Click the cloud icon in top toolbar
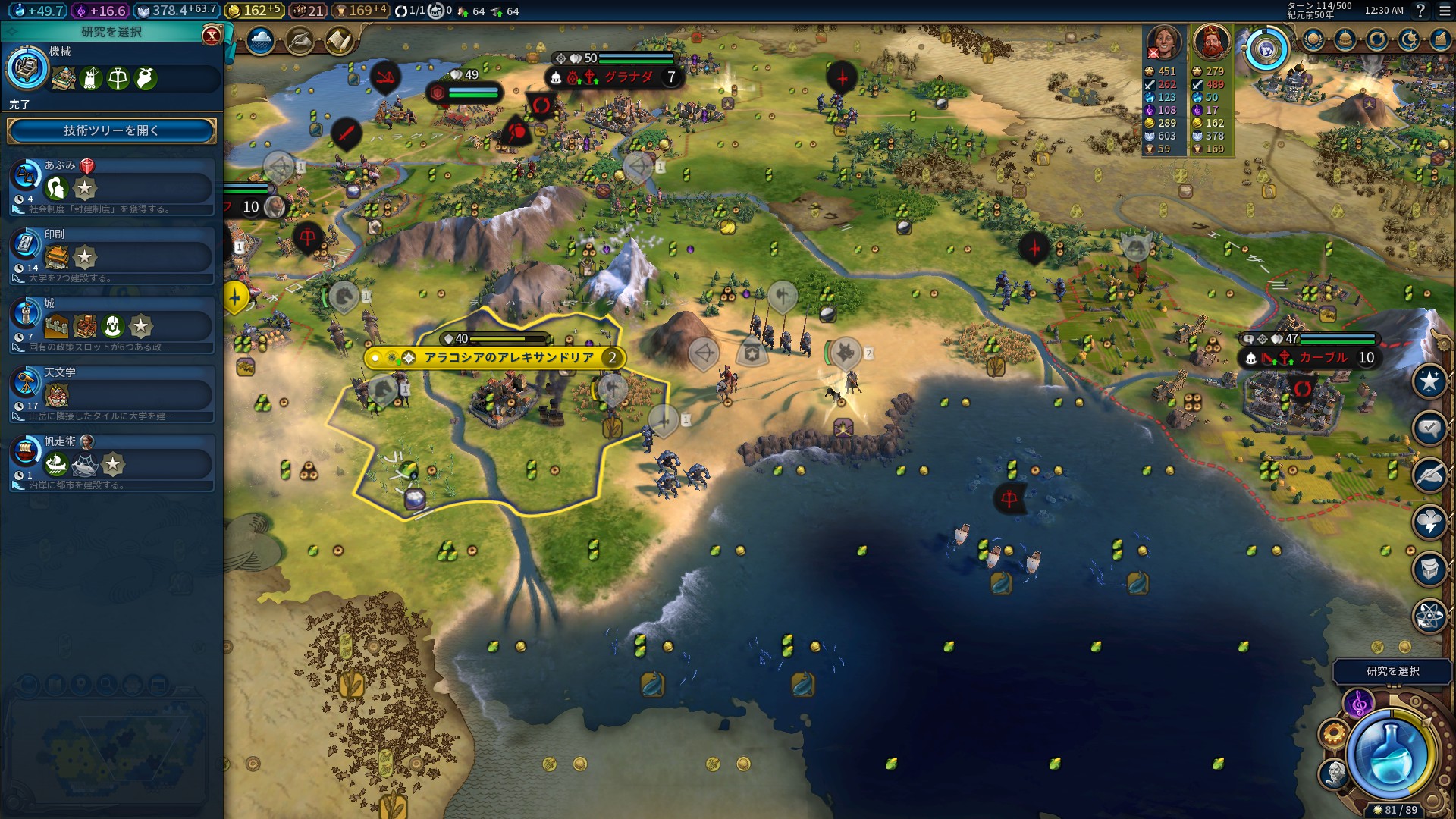Screen dimensions: 1456x819 [260, 40]
